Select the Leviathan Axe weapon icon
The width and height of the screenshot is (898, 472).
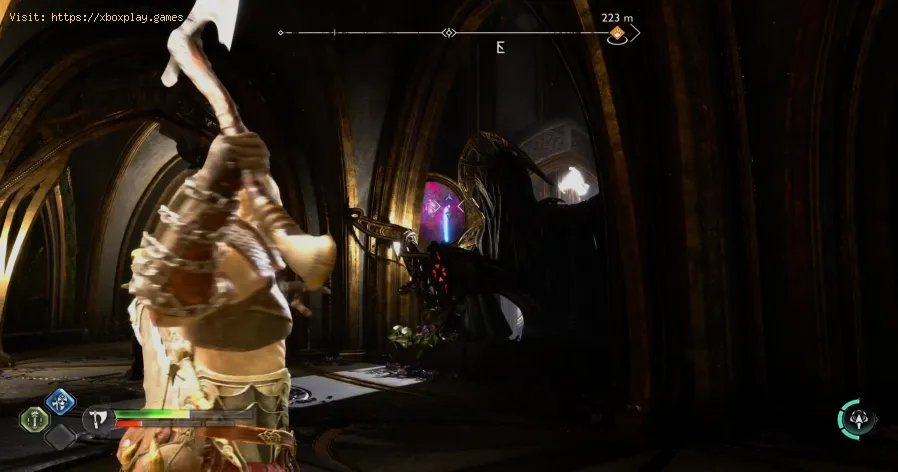point(99,420)
